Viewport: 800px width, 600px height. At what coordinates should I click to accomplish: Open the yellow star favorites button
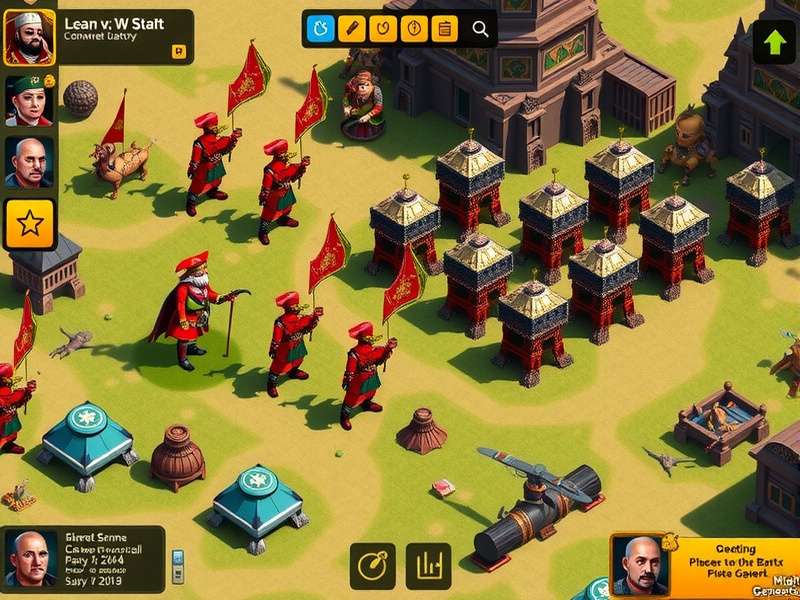pos(30,224)
